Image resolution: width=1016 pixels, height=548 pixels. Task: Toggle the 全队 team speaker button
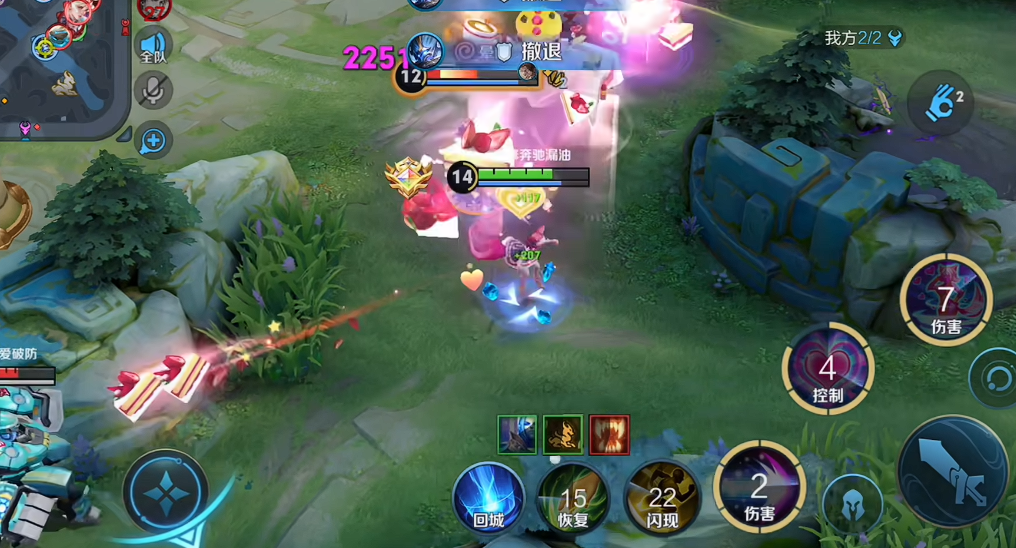pyautogui.click(x=153, y=46)
